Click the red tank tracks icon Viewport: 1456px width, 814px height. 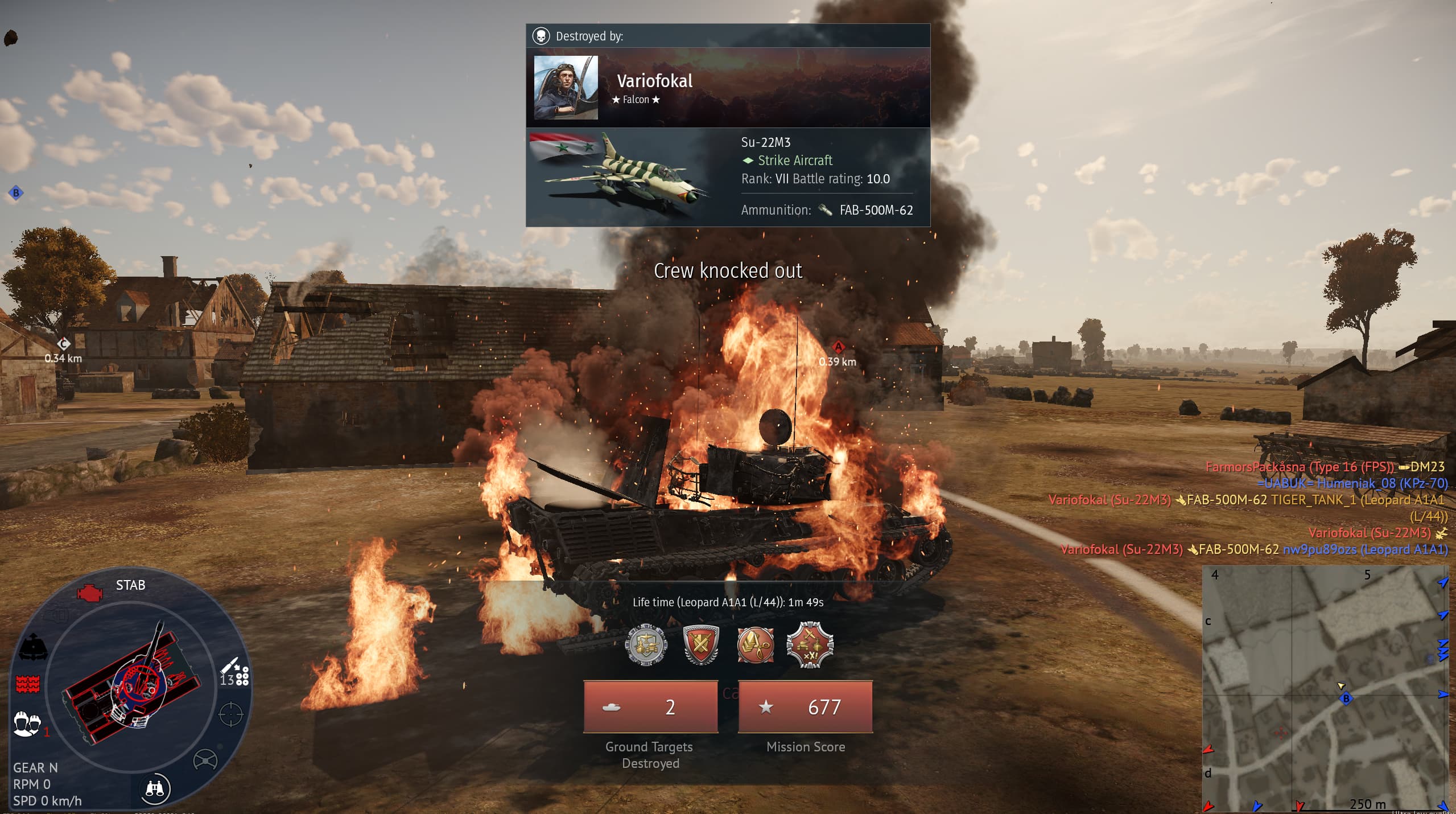click(27, 684)
